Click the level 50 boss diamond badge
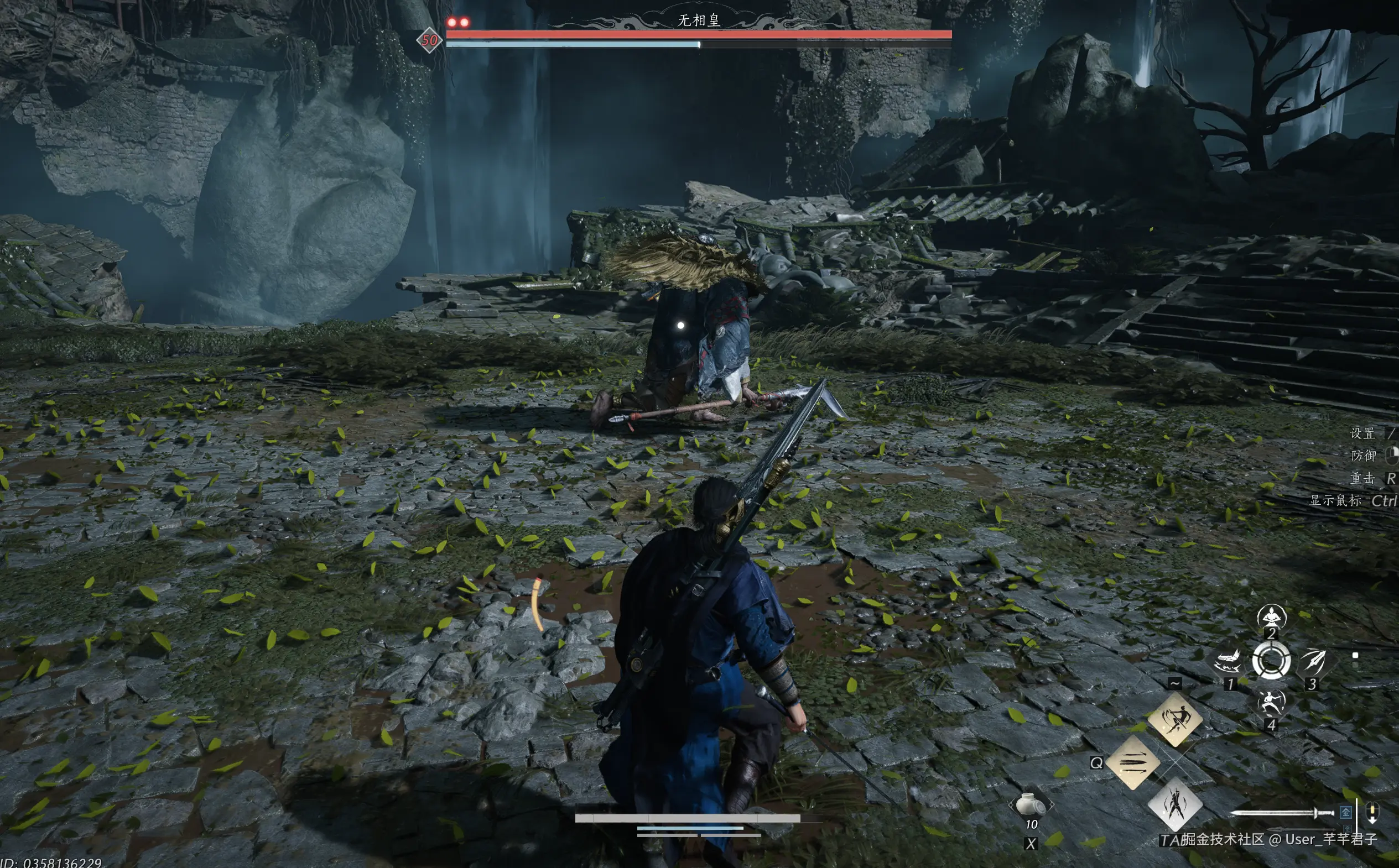1399x868 pixels. tap(429, 40)
